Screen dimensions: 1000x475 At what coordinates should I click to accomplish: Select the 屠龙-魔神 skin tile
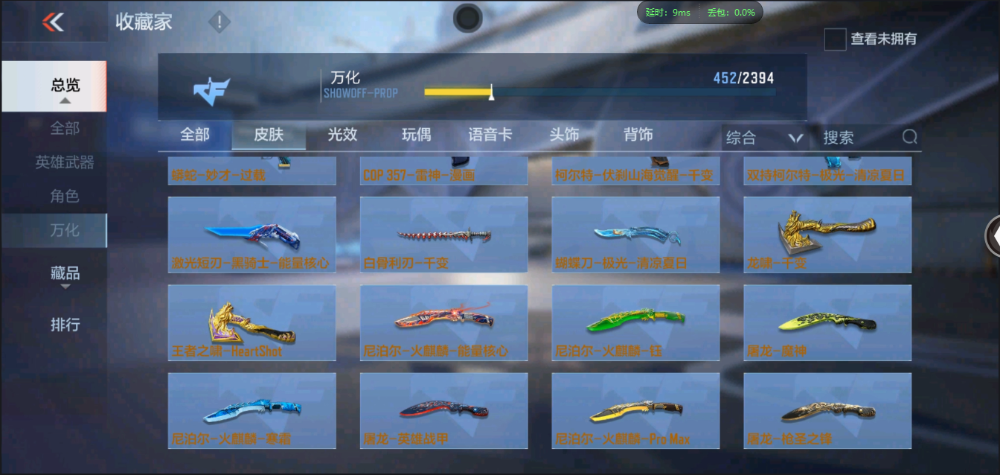pos(827,323)
